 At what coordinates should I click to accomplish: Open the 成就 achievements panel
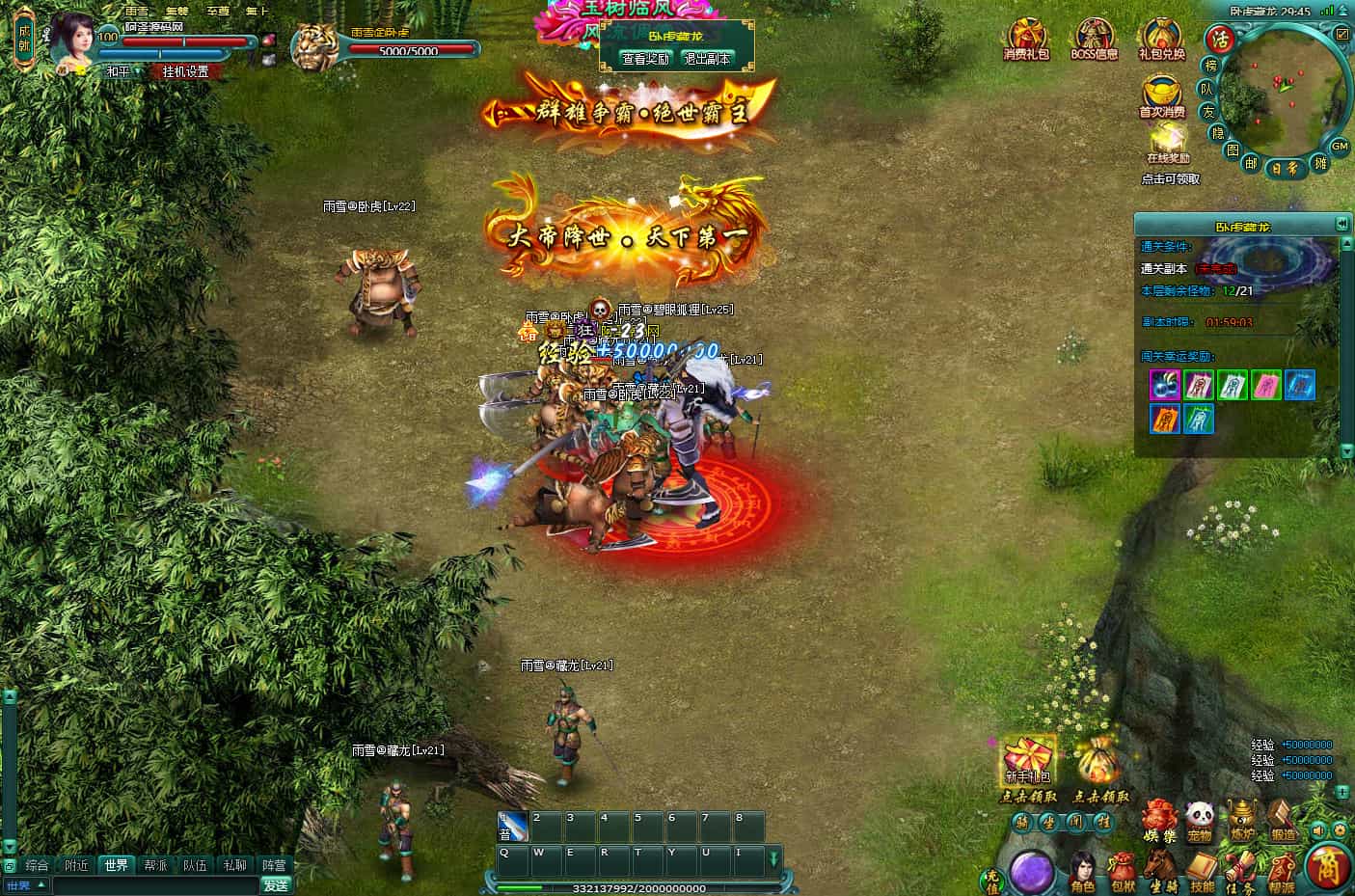(24, 38)
